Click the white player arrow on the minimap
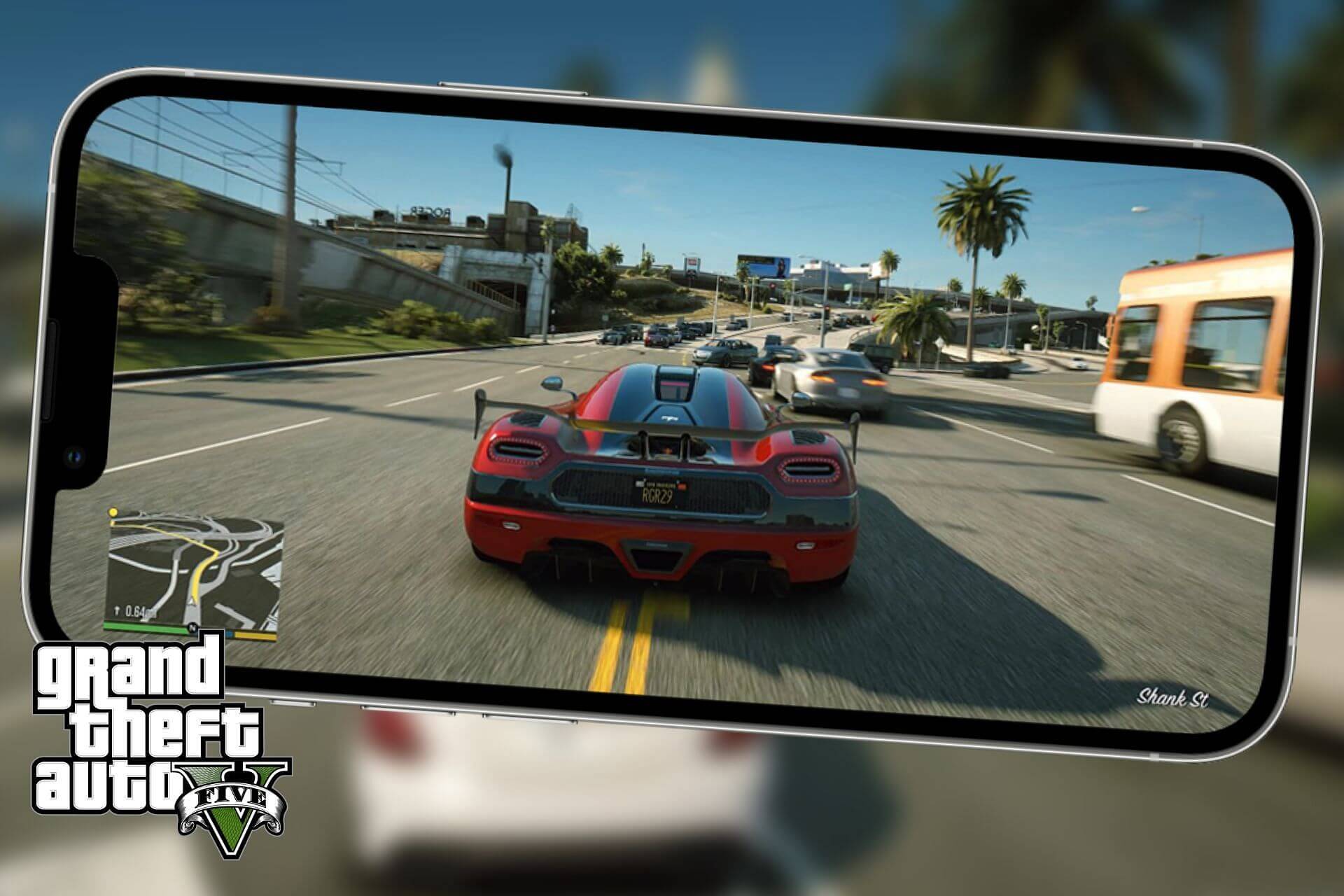 tap(192, 599)
